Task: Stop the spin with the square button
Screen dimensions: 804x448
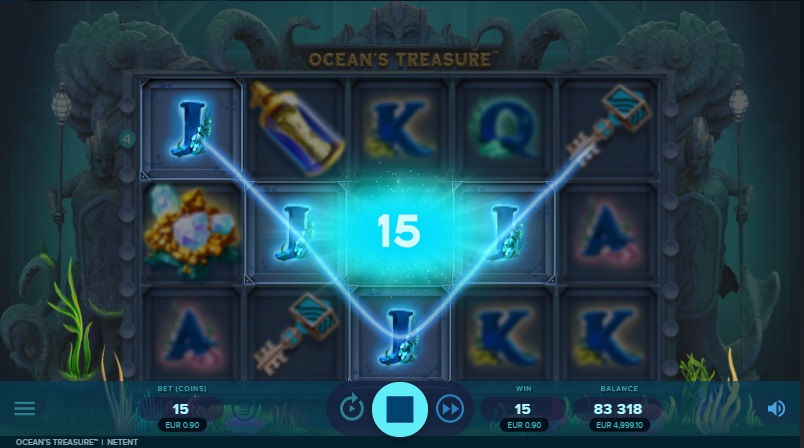Action: [400, 408]
